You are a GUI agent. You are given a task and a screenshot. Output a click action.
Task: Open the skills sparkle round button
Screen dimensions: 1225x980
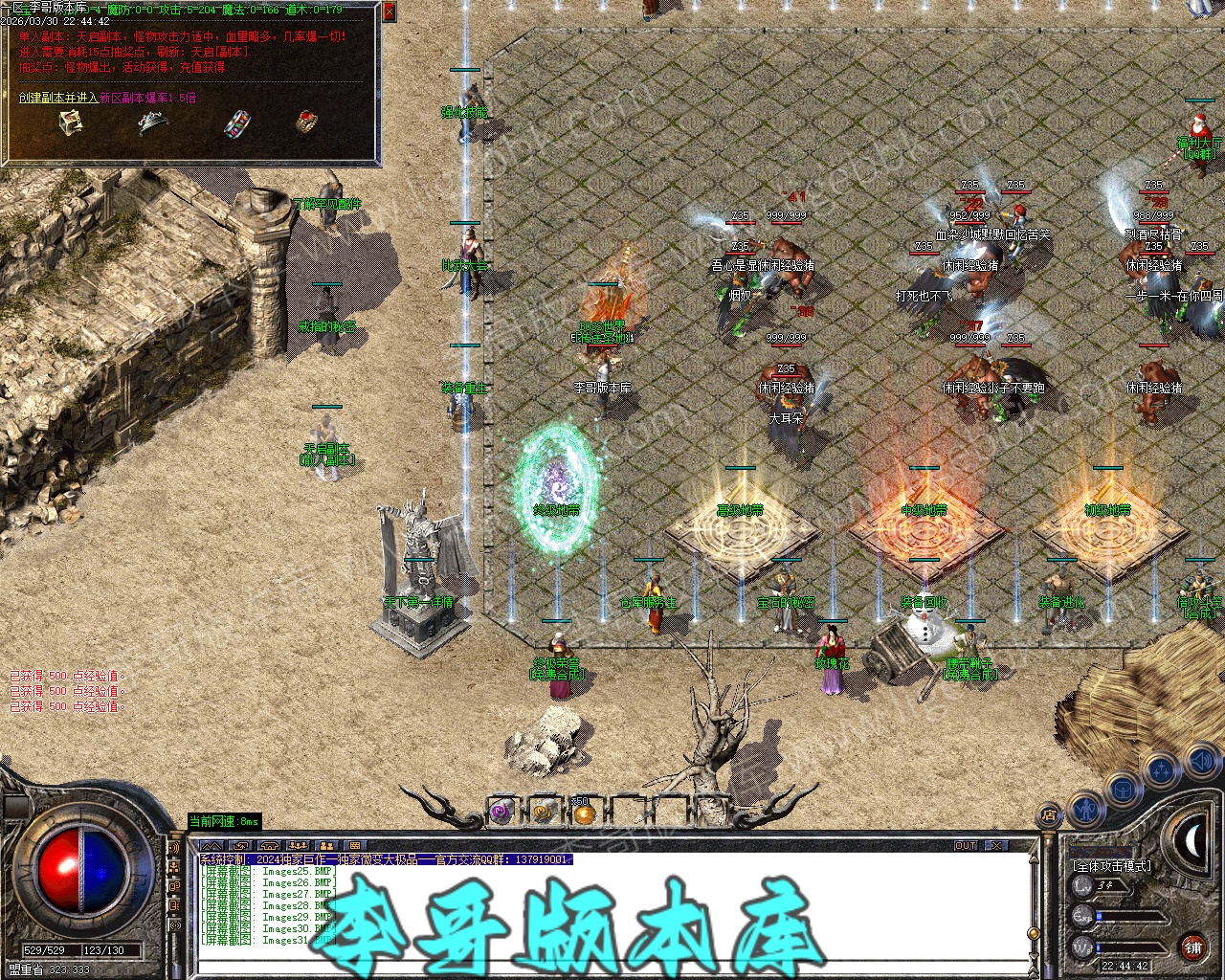[x=1161, y=768]
